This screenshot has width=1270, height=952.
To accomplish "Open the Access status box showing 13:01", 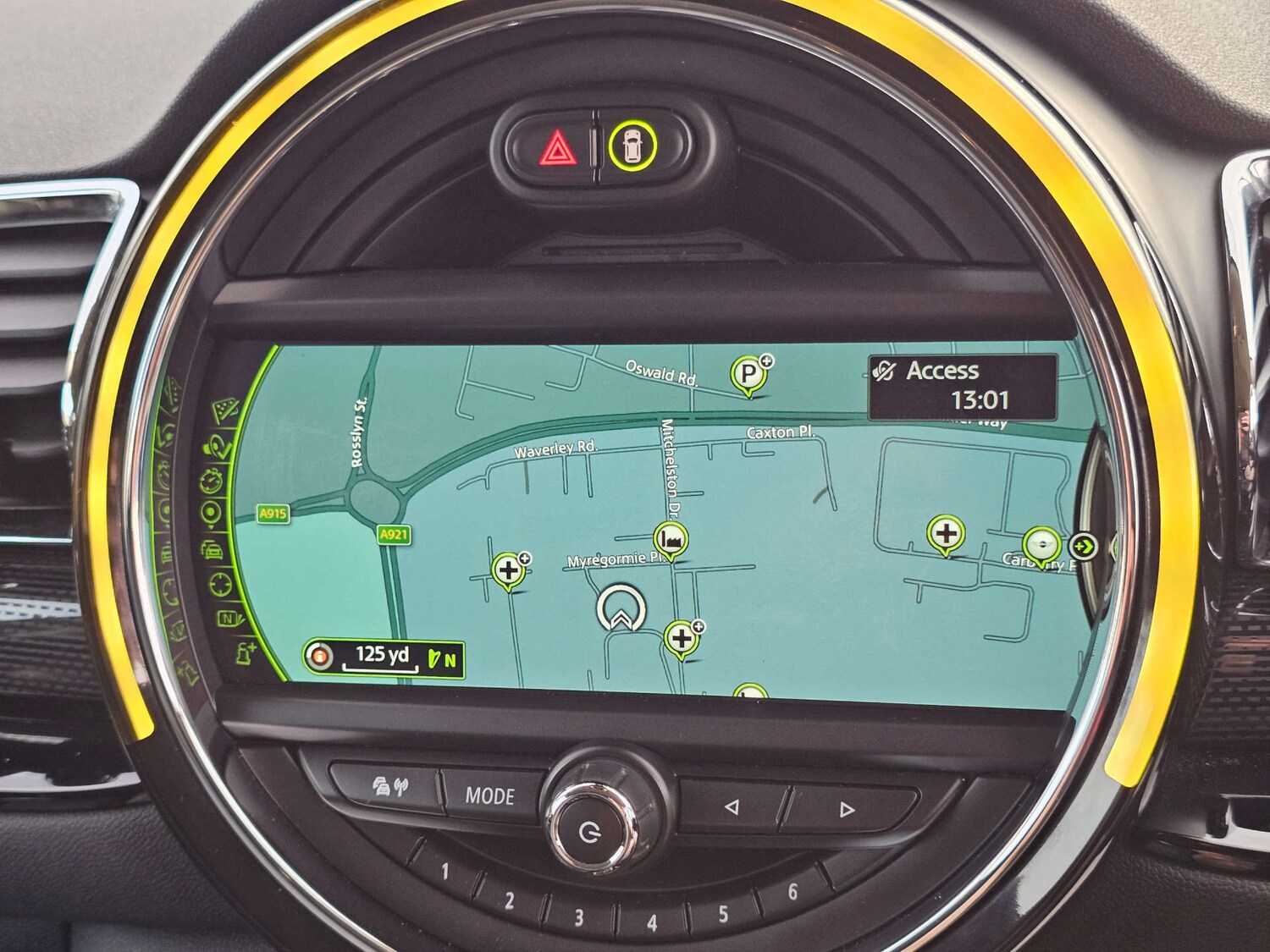I will tap(963, 387).
